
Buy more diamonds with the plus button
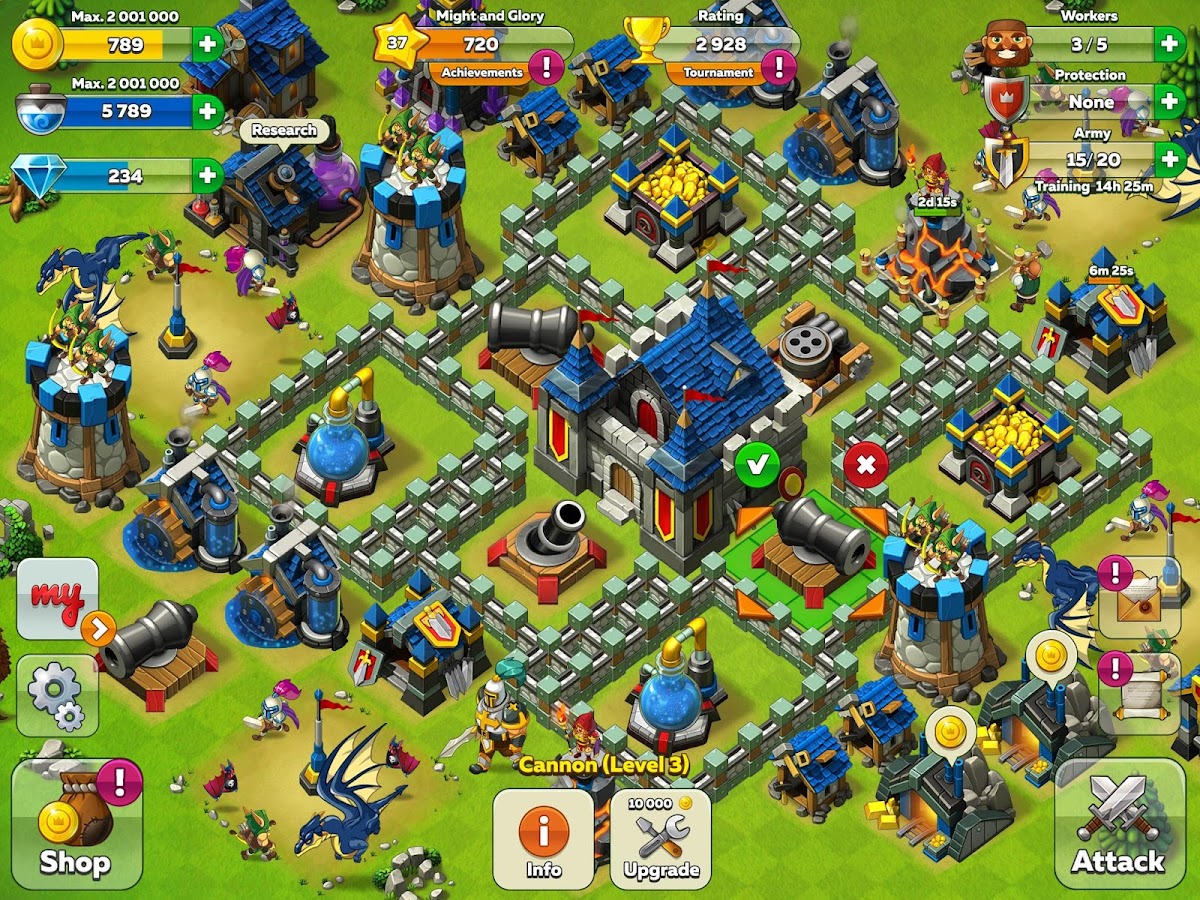click(x=207, y=176)
